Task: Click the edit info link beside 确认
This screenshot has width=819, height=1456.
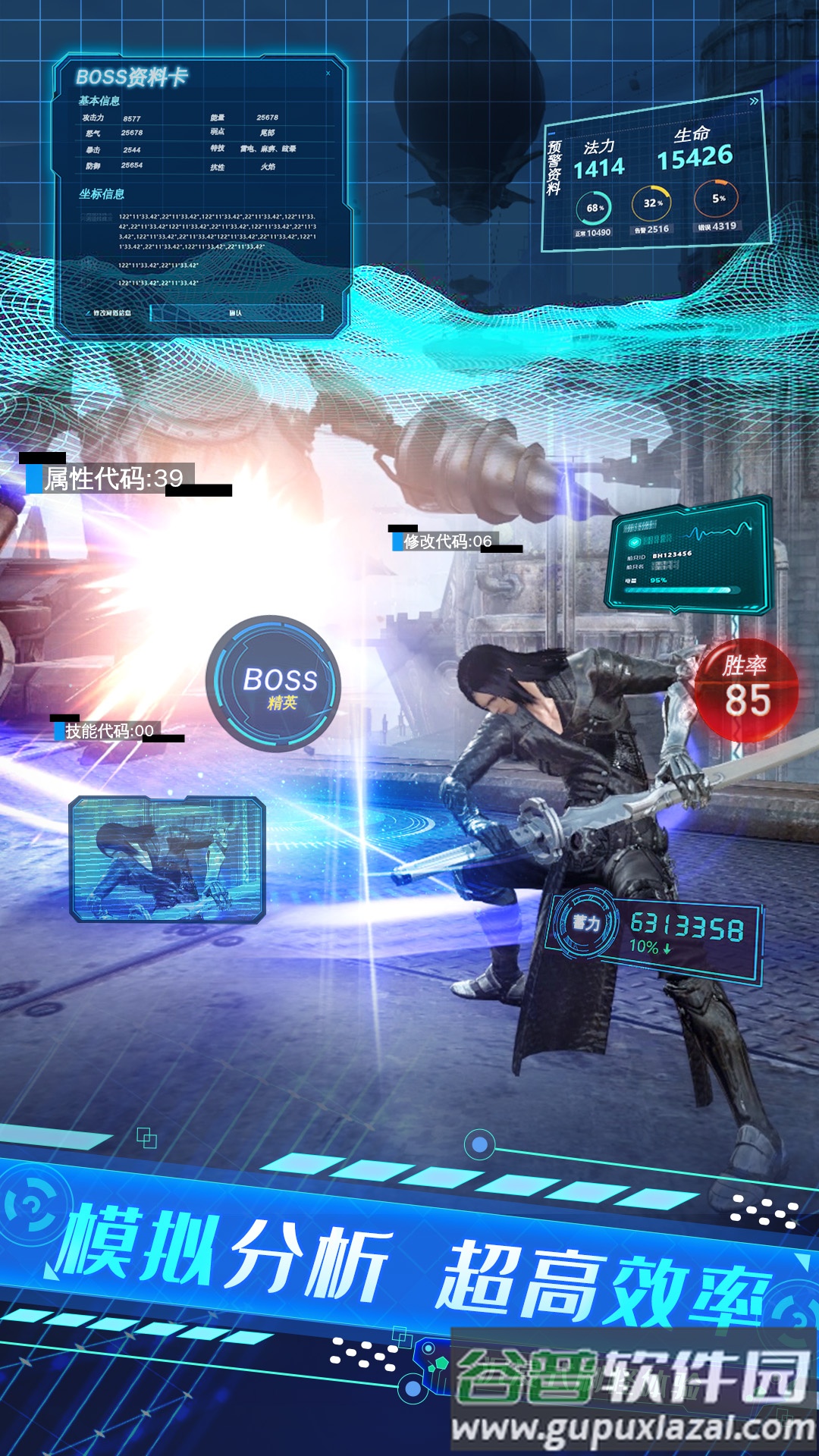Action: (x=110, y=312)
